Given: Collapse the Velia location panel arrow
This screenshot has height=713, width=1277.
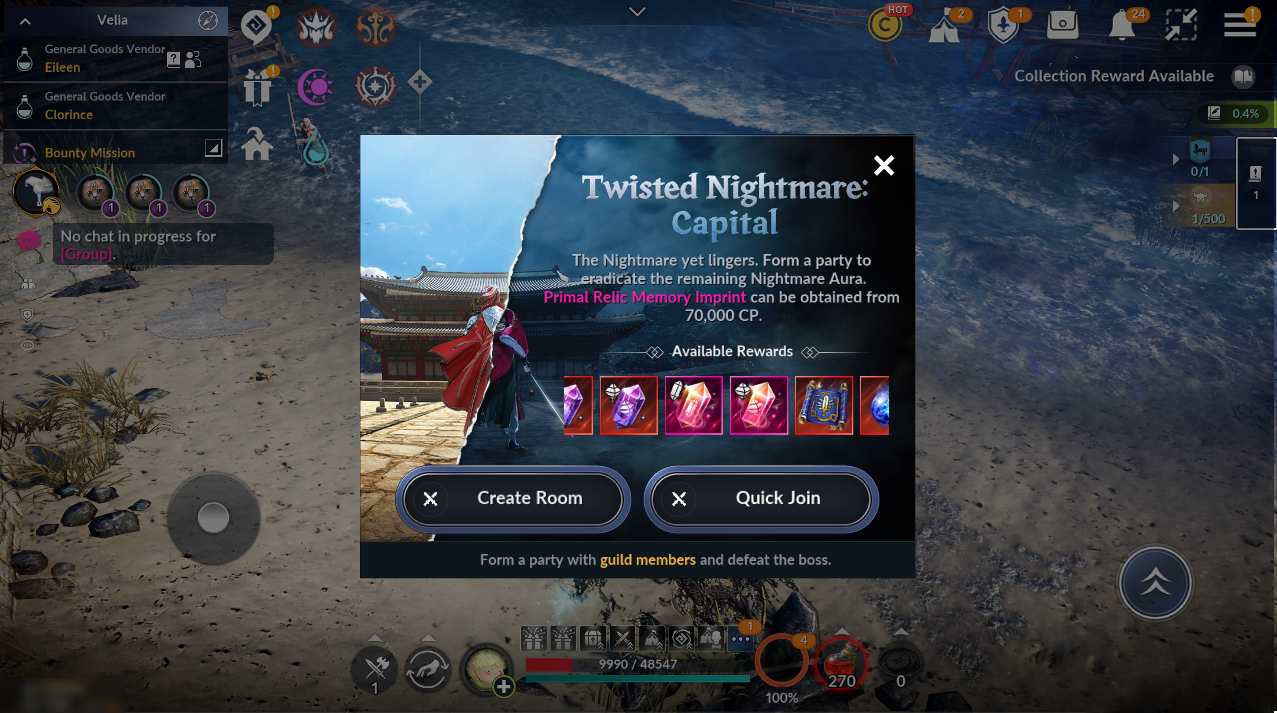Looking at the screenshot, I should point(25,20).
